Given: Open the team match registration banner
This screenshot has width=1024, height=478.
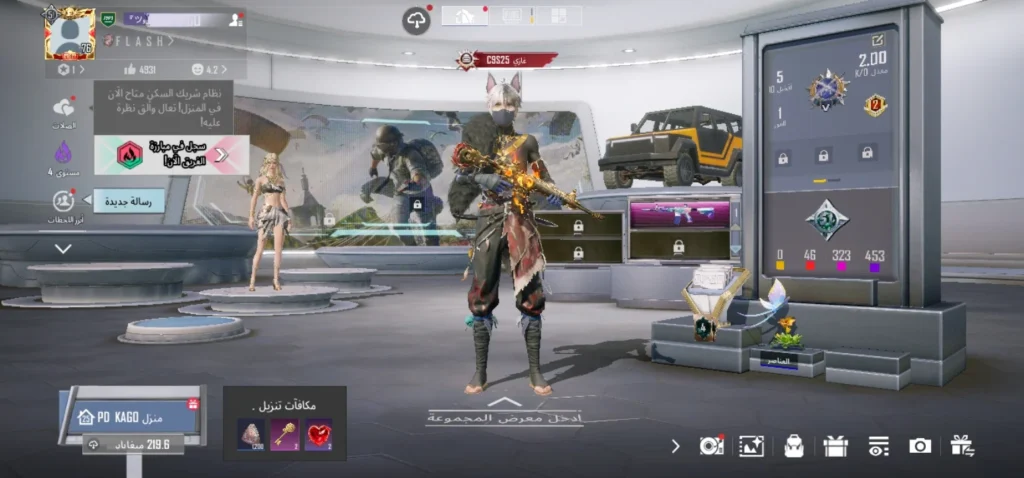Looking at the screenshot, I should tap(171, 155).
